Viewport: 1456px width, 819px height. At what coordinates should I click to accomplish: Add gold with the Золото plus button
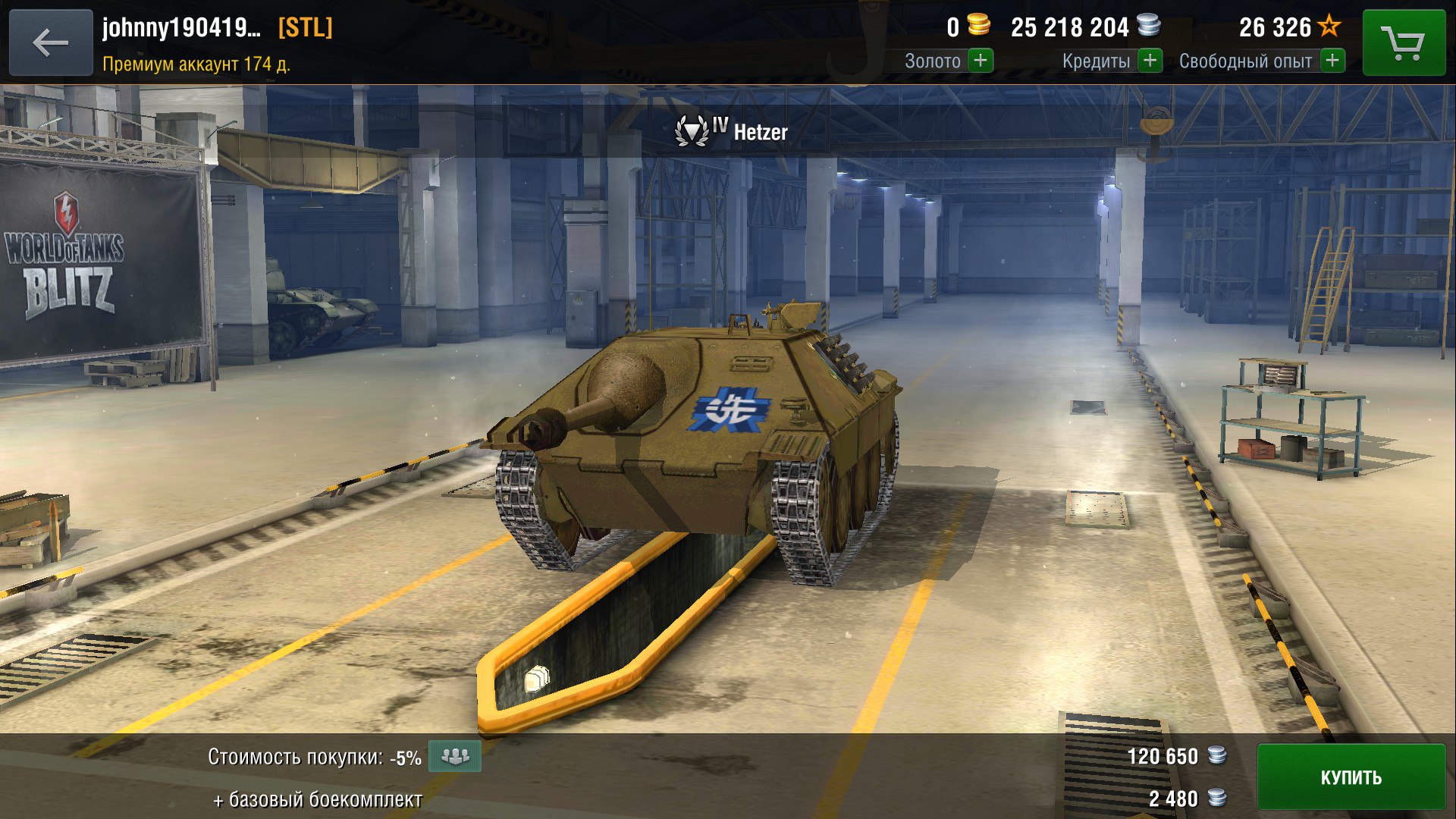pos(981,61)
